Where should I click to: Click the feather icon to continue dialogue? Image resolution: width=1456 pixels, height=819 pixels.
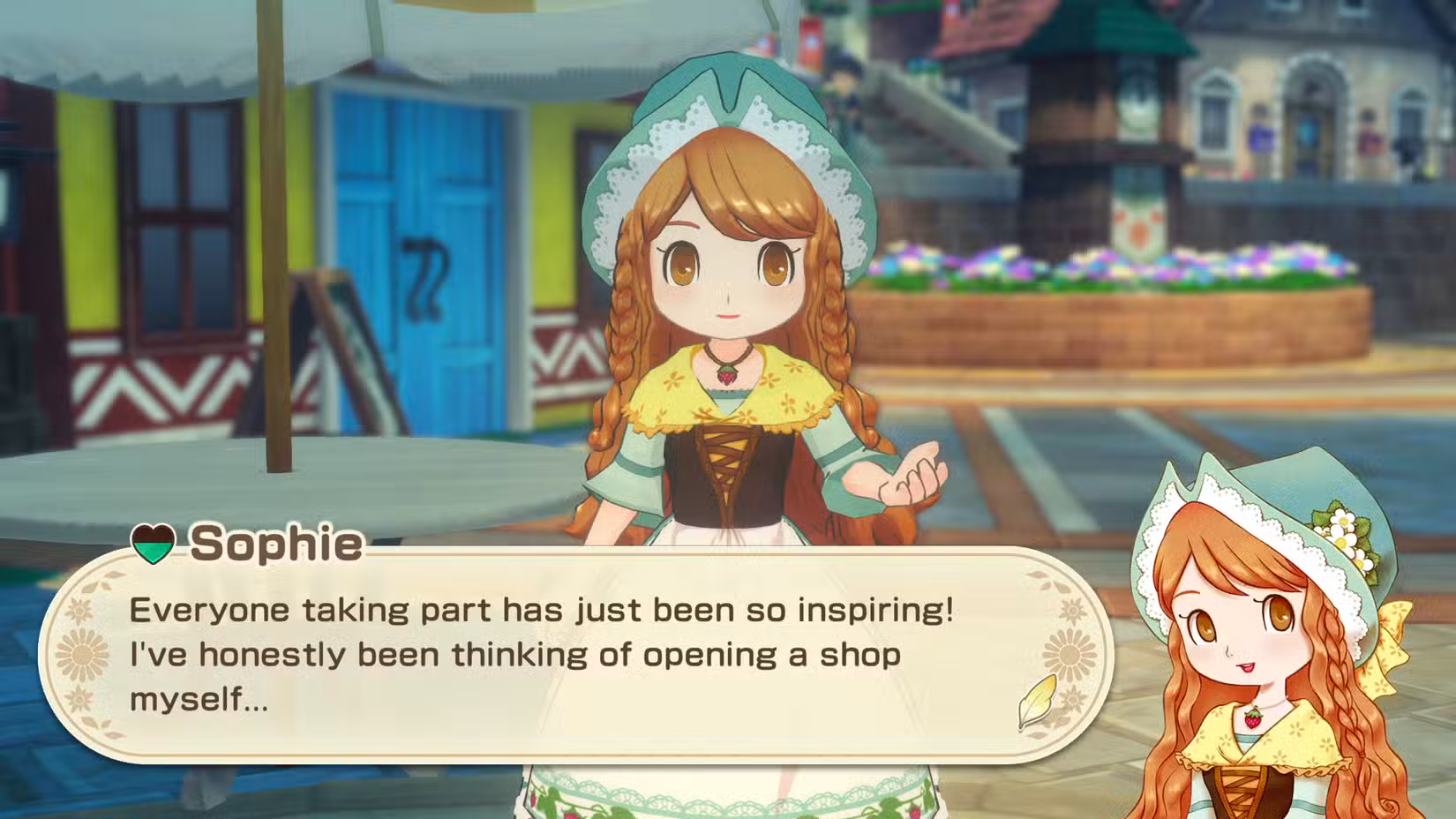1038,702
